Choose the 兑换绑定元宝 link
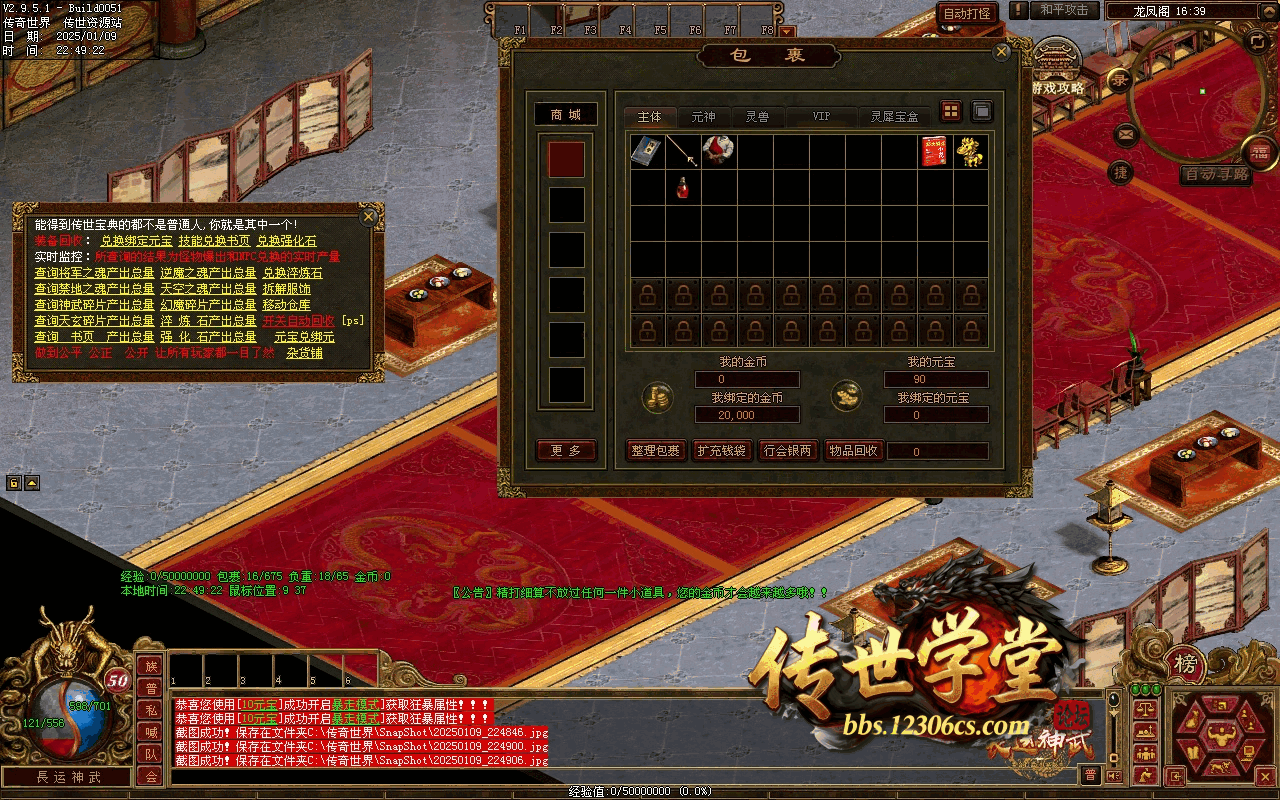This screenshot has height=800, width=1280. click(136, 241)
